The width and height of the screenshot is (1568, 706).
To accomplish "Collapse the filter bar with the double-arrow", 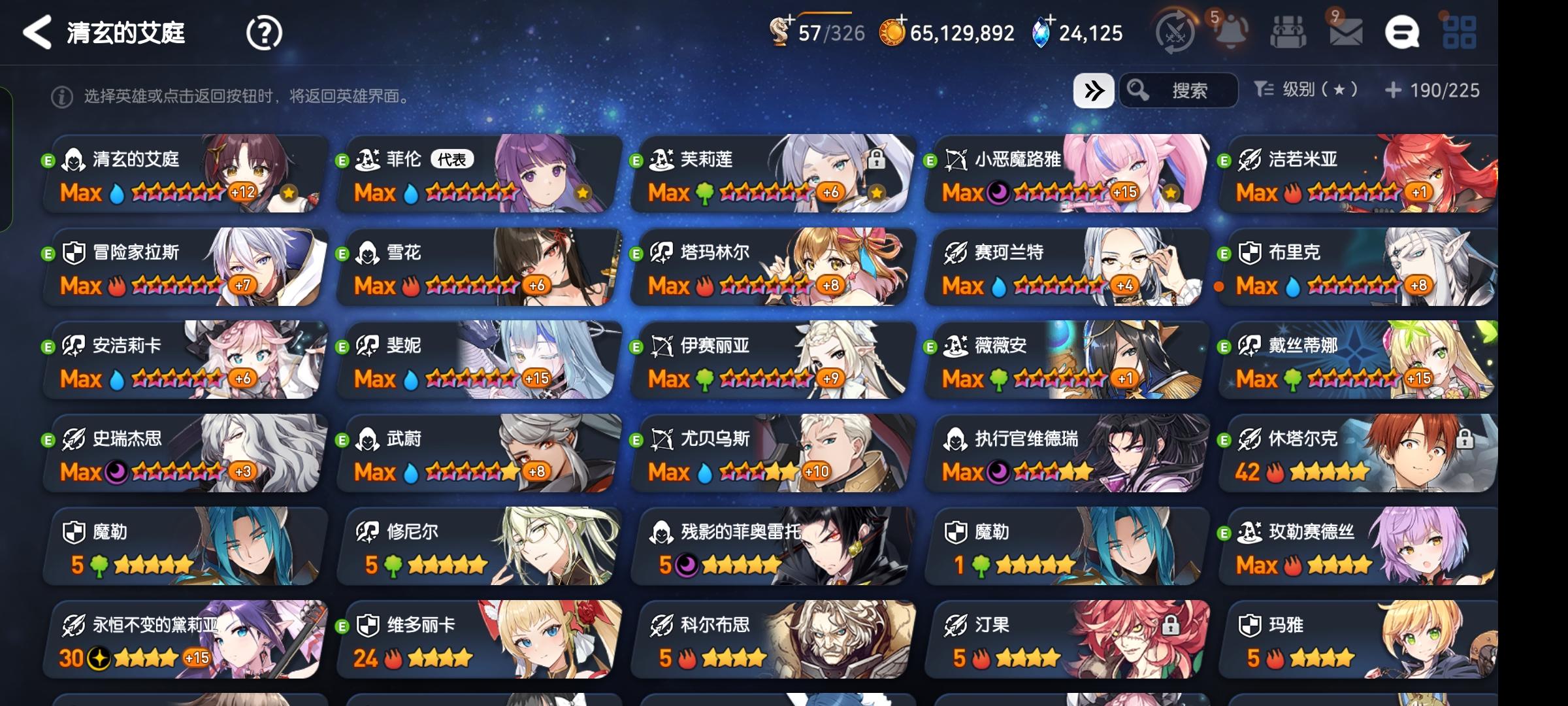I will [x=1094, y=91].
